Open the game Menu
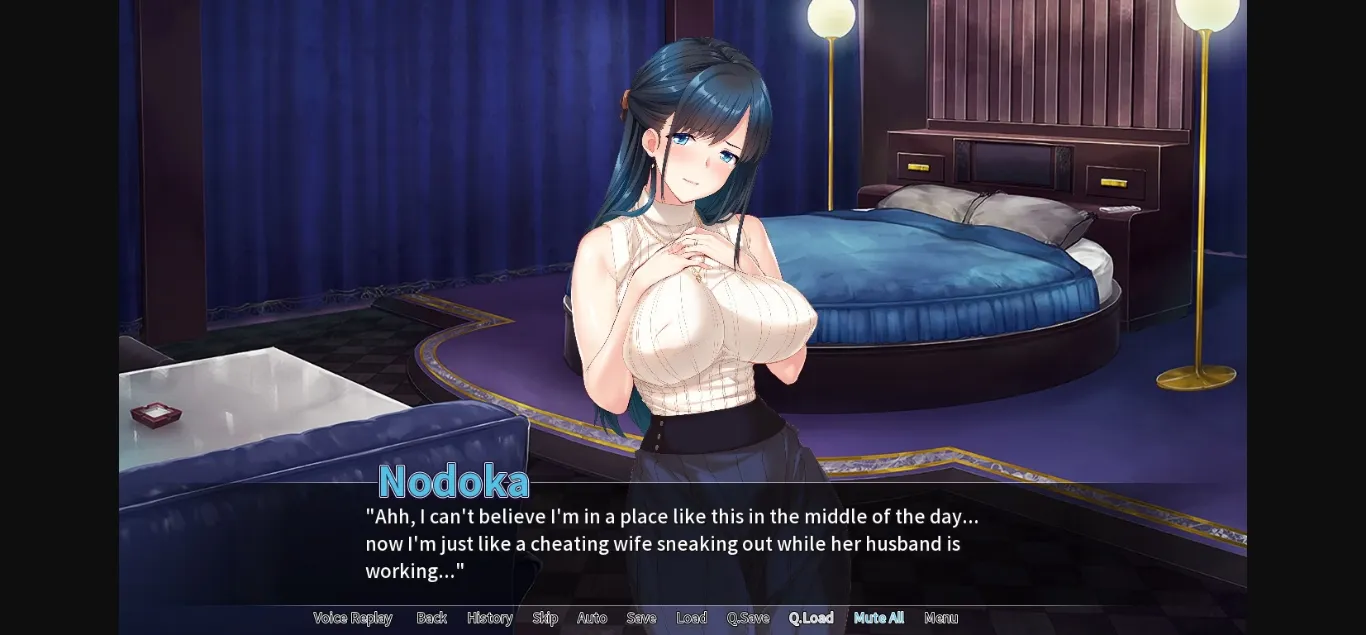1366x635 pixels. [x=941, y=618]
